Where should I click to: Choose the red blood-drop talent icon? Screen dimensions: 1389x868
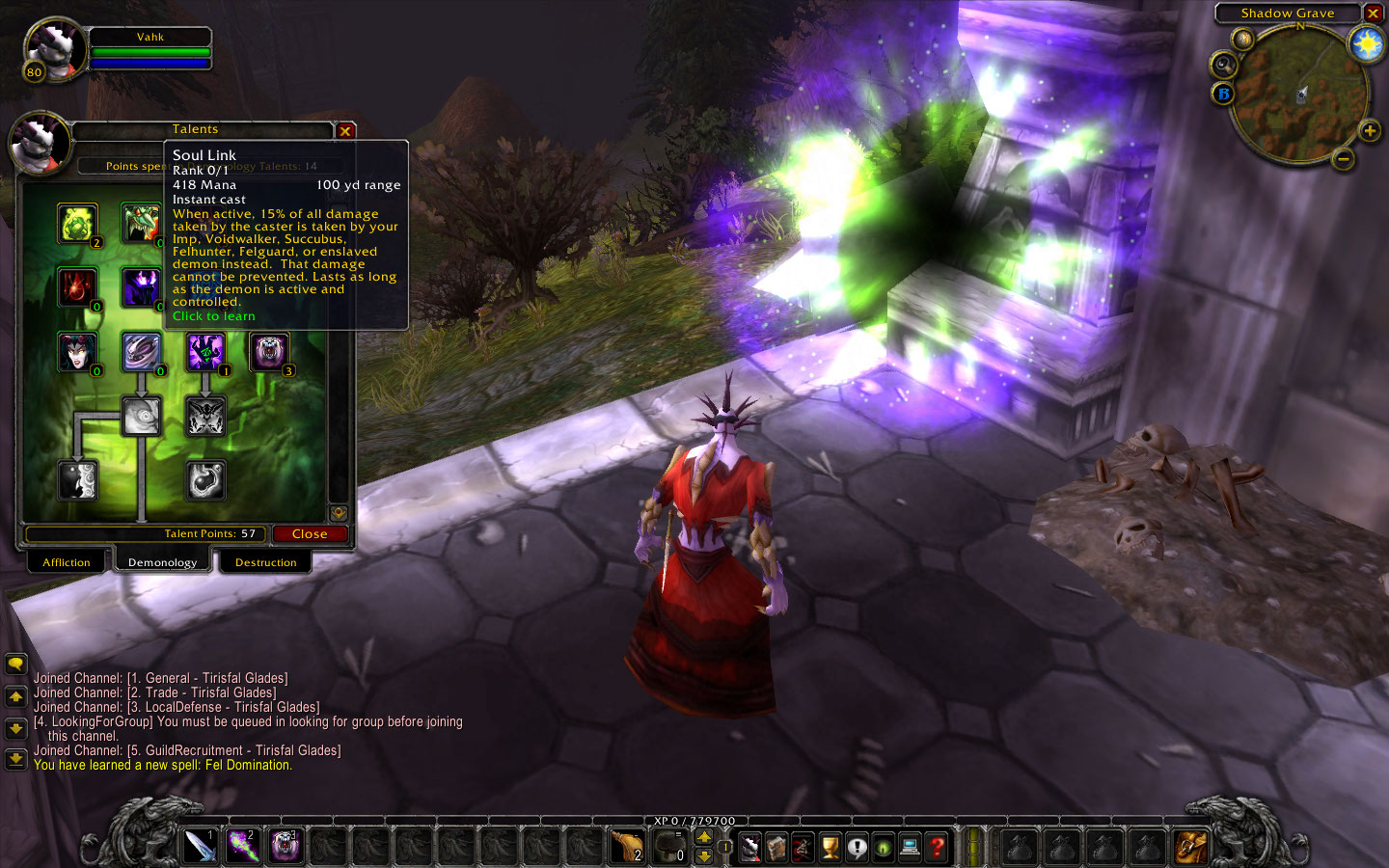[x=77, y=287]
